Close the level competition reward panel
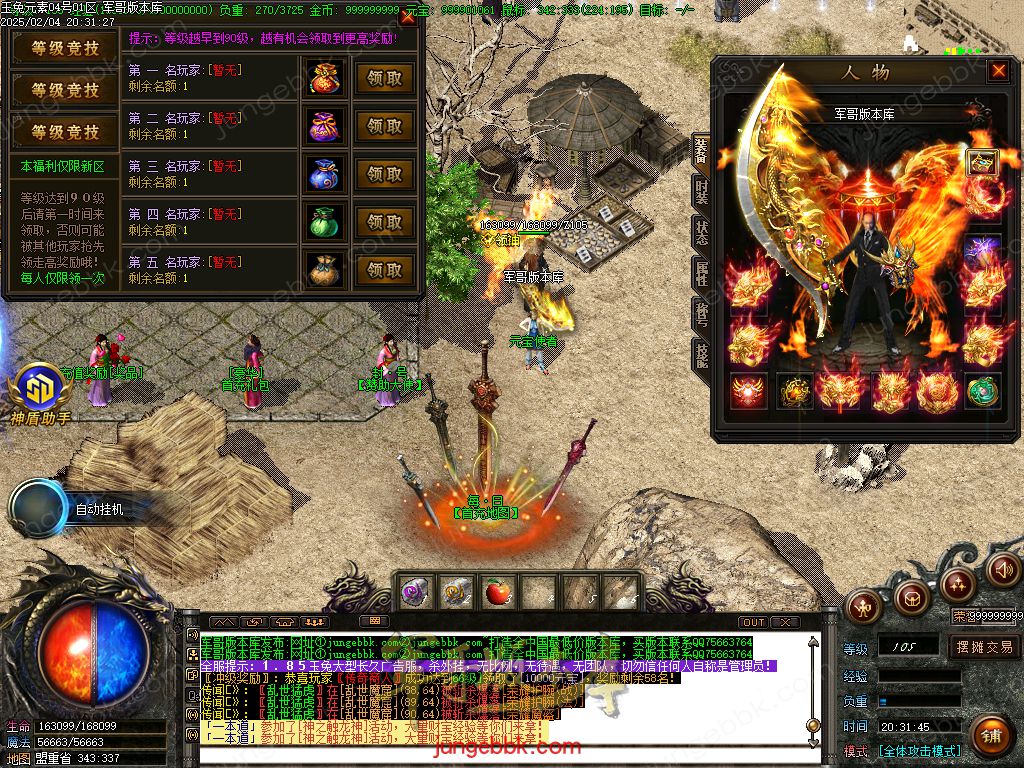This screenshot has width=1024, height=768. click(407, 17)
